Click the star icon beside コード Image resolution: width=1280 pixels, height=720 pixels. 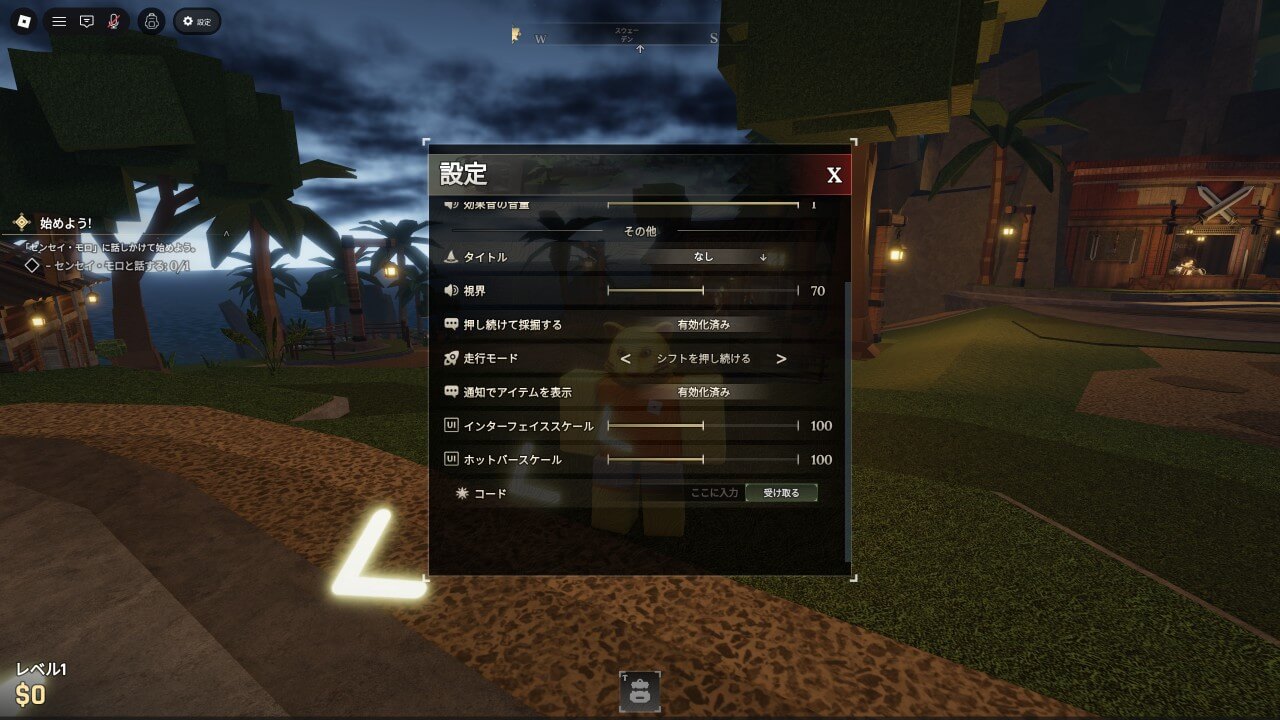pos(463,492)
